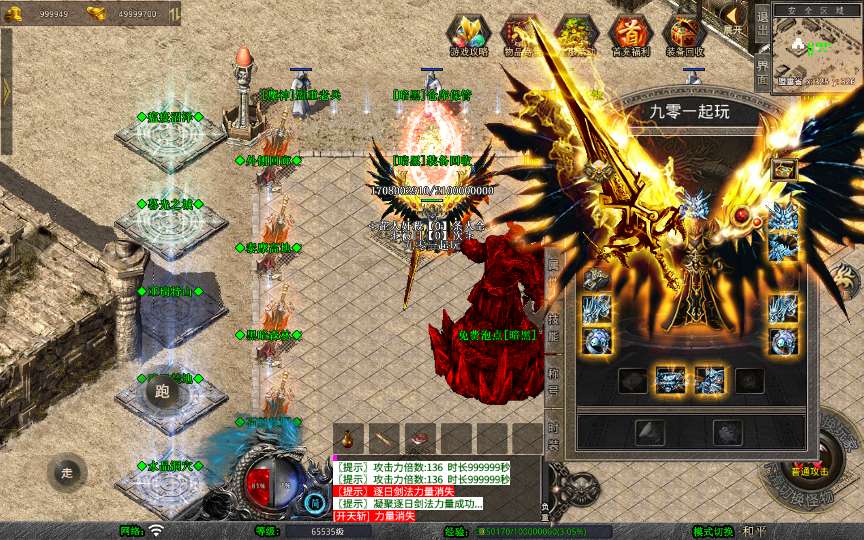Viewport: 864px width, 540px height.
Task: Switch to the 时装 fashion tab
Action: click(553, 432)
